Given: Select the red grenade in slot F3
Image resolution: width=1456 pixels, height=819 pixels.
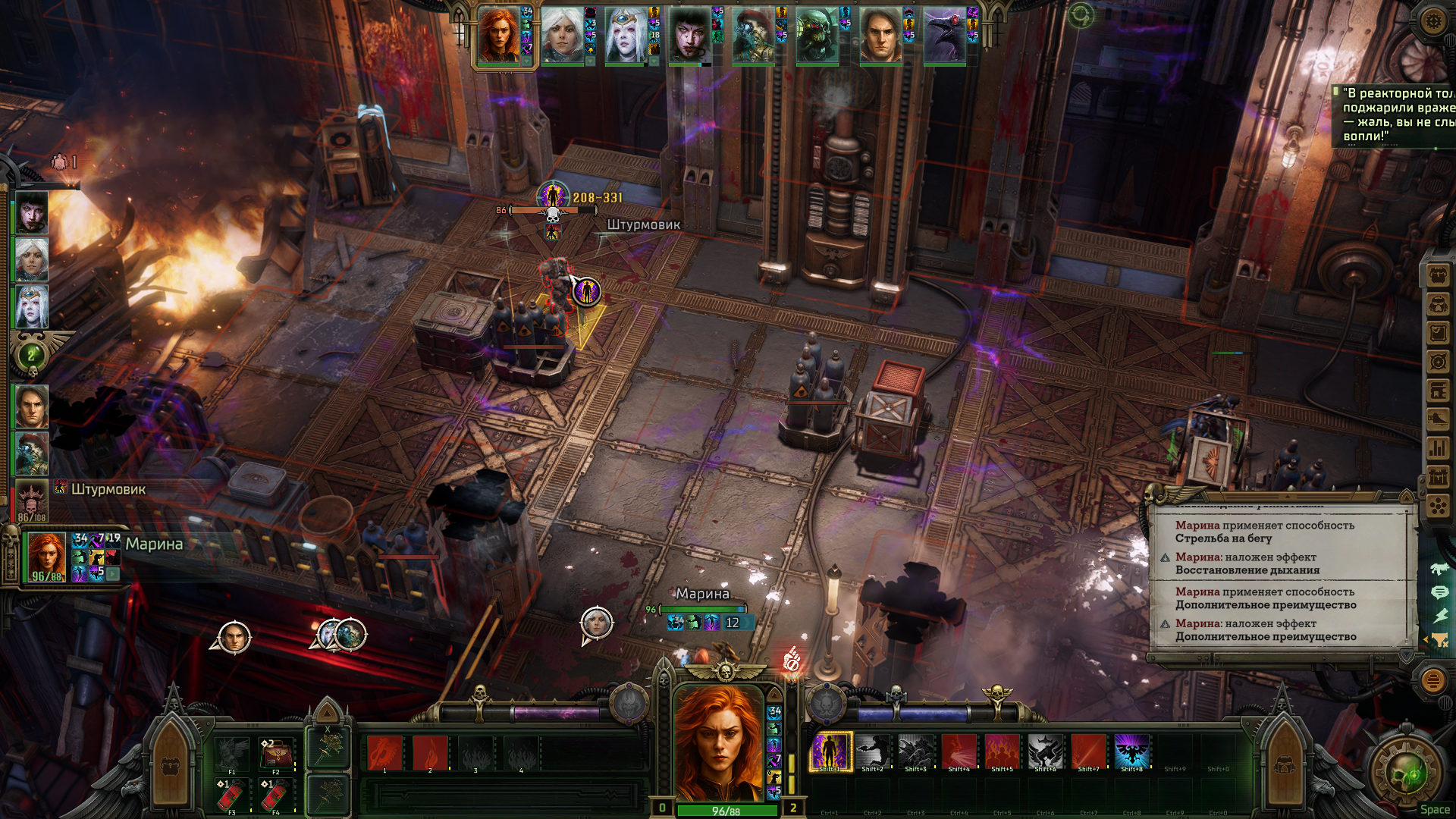Looking at the screenshot, I should 231,796.
